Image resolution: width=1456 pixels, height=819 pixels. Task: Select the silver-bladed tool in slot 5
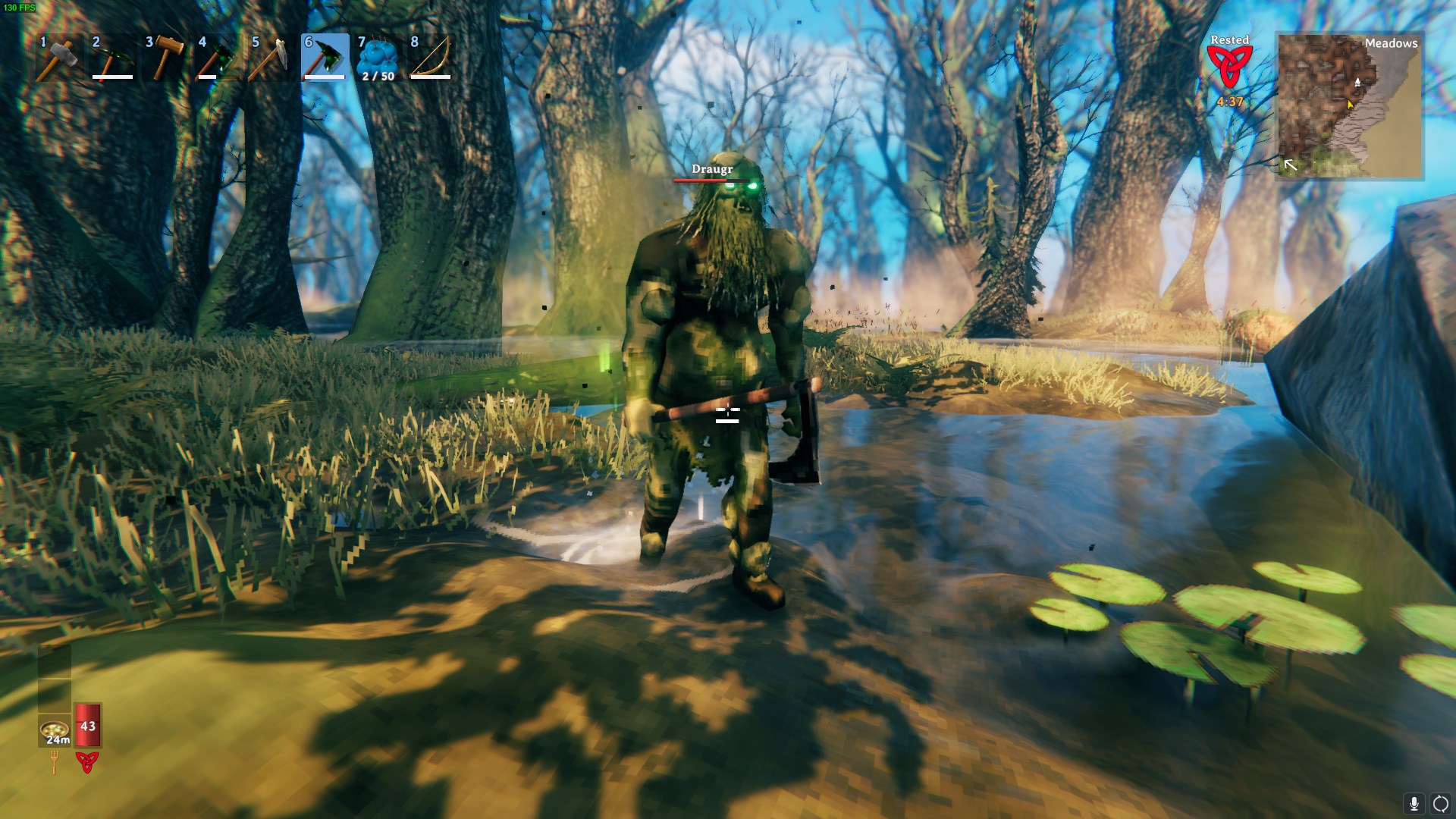point(271,58)
